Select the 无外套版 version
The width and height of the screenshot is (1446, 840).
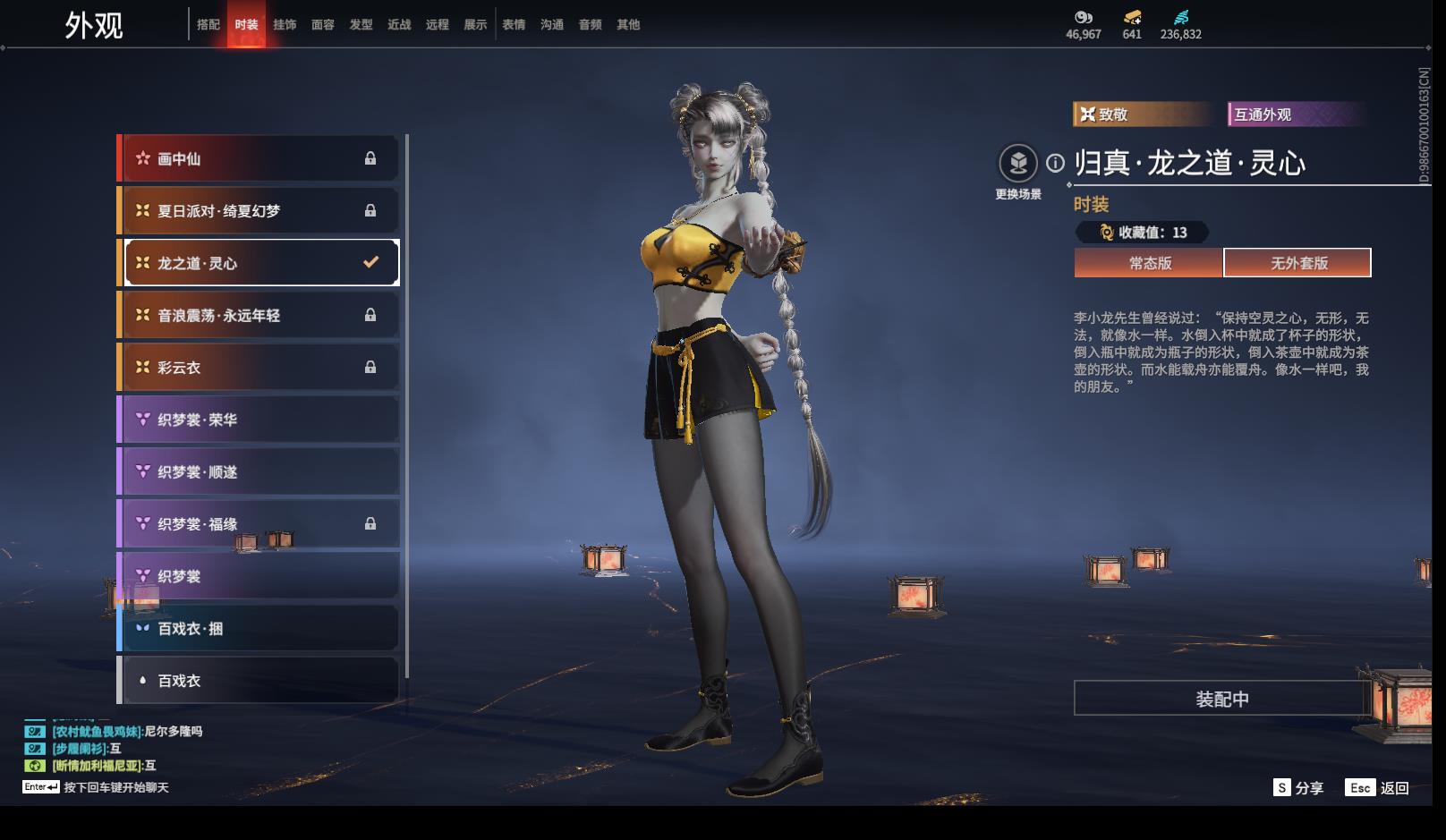pyautogui.click(x=1297, y=263)
